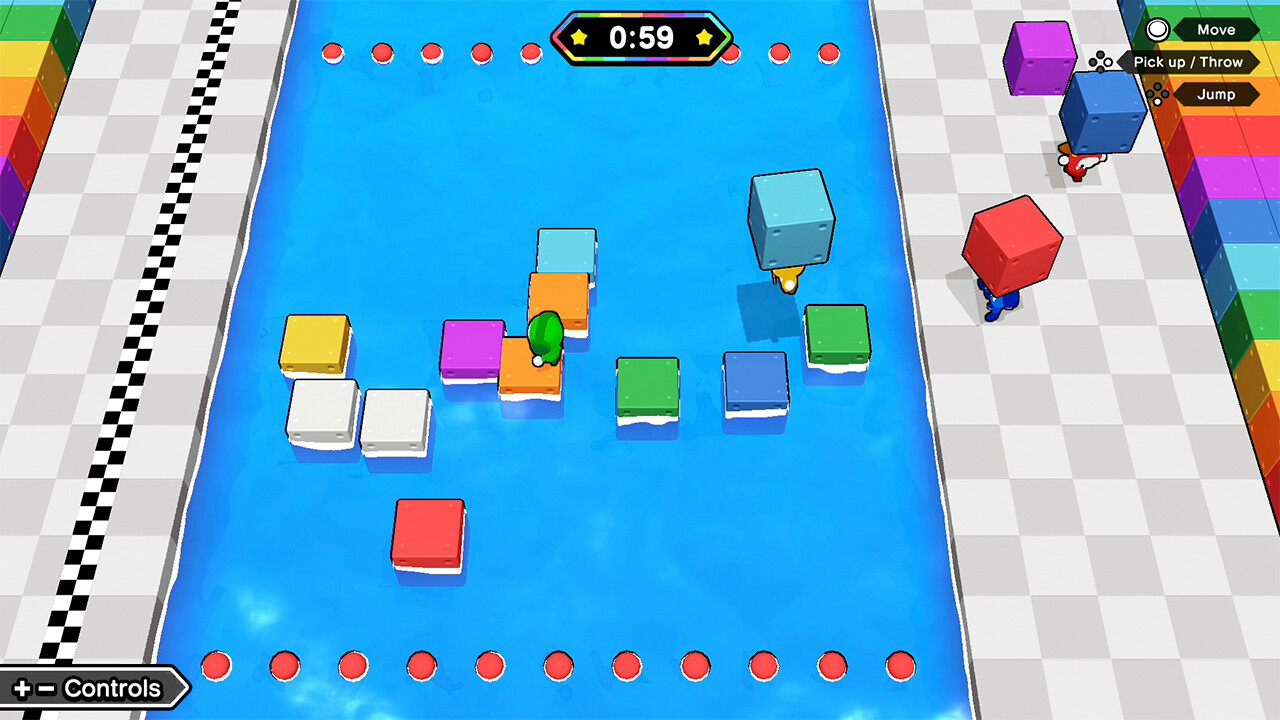Select the red character on the right platform
This screenshot has width=1280, height=720.
pos(1075,165)
